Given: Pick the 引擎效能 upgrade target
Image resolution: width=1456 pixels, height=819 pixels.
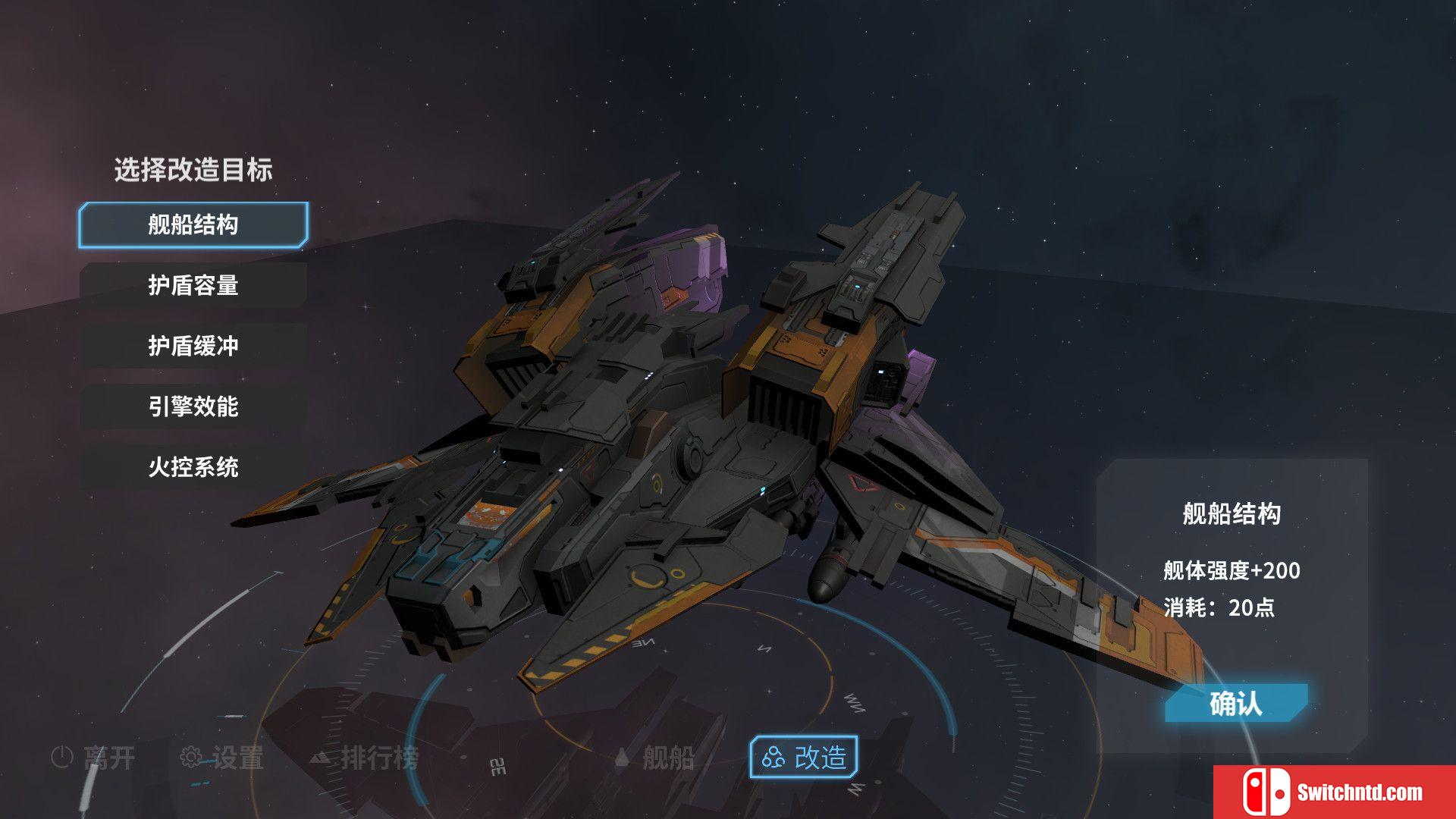Looking at the screenshot, I should click(193, 406).
